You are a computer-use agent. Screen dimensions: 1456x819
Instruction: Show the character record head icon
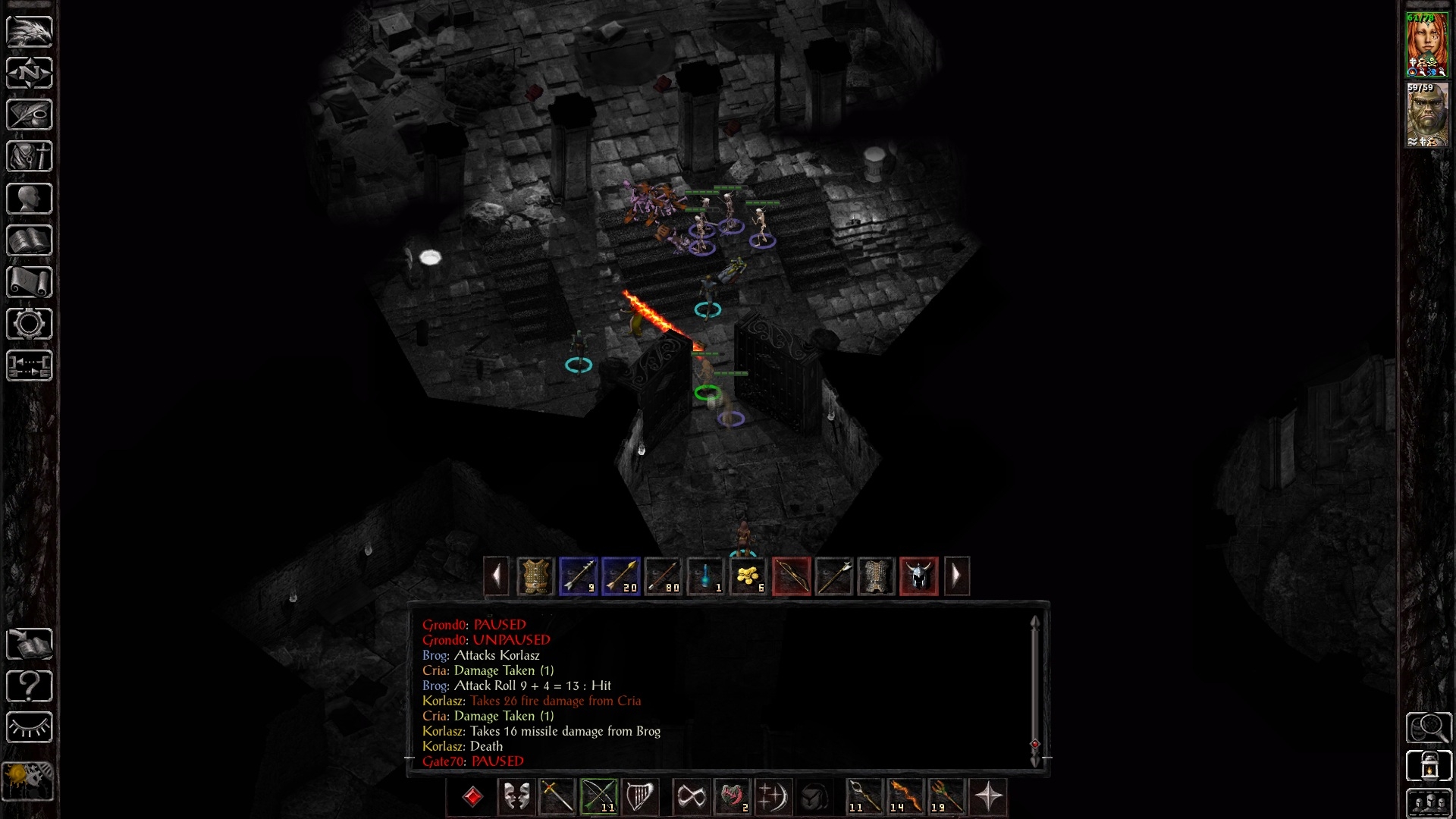pos(30,199)
